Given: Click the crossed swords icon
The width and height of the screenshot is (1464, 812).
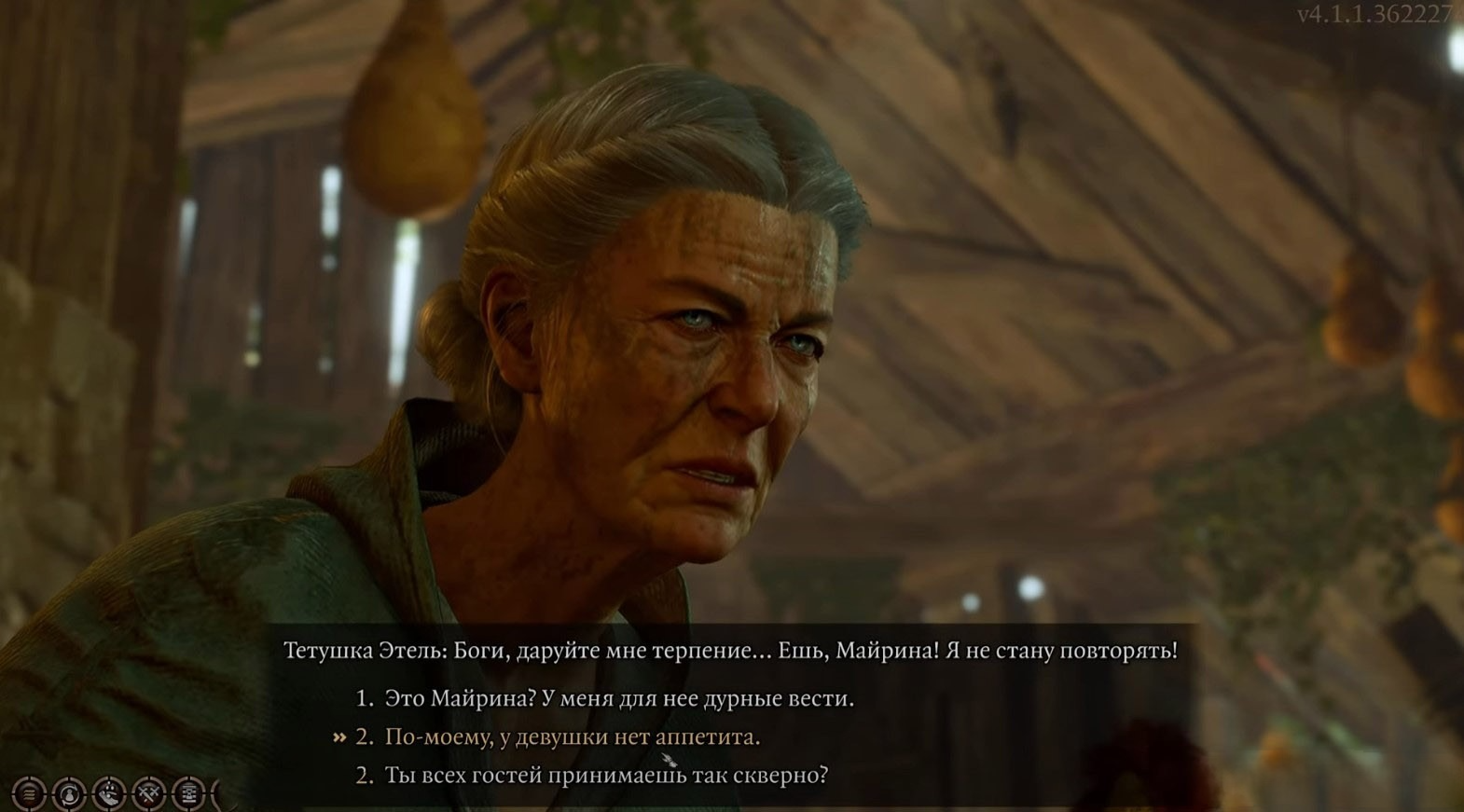Looking at the screenshot, I should pyautogui.click(x=149, y=794).
